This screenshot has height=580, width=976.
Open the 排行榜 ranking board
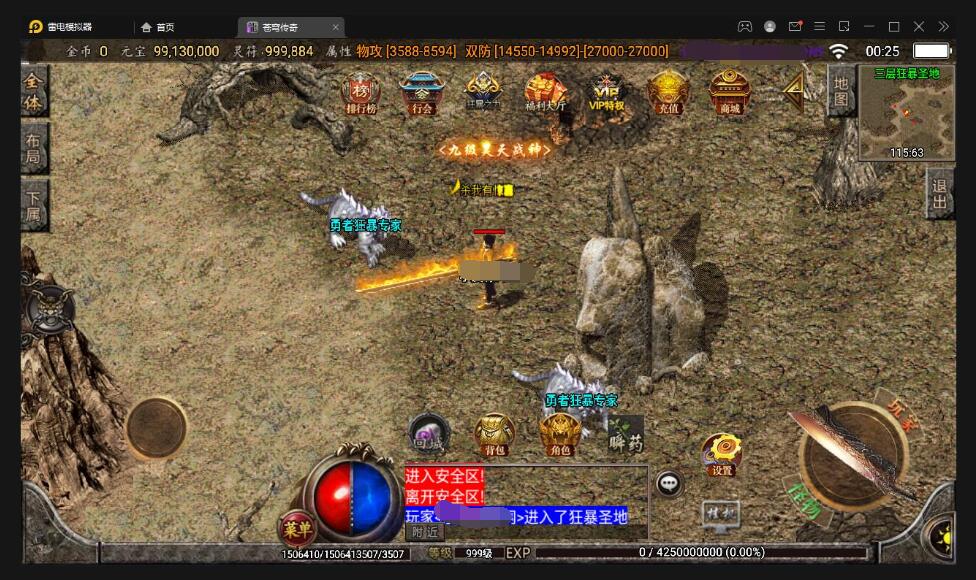click(360, 92)
